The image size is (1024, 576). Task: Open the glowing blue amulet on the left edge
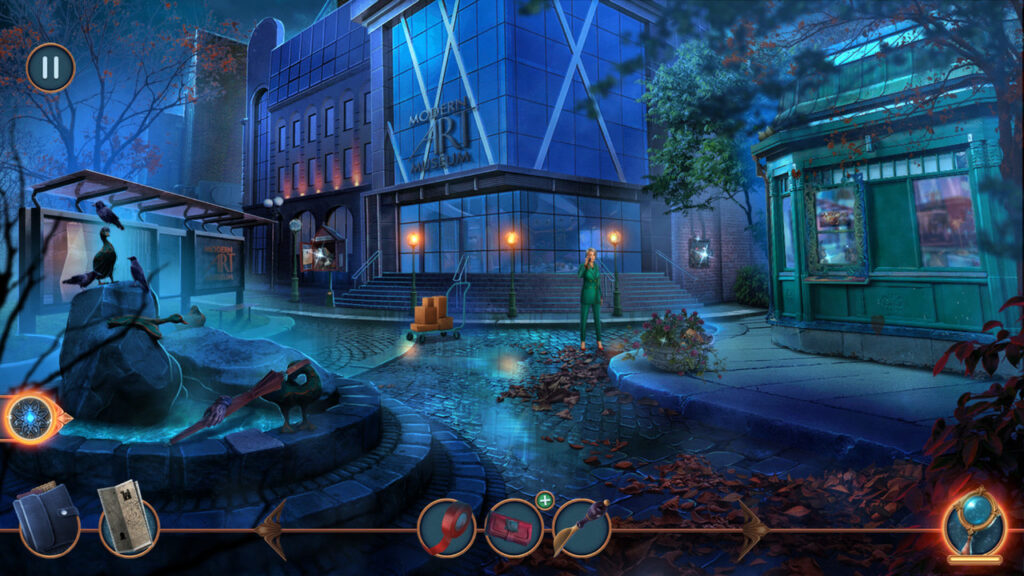point(31,417)
